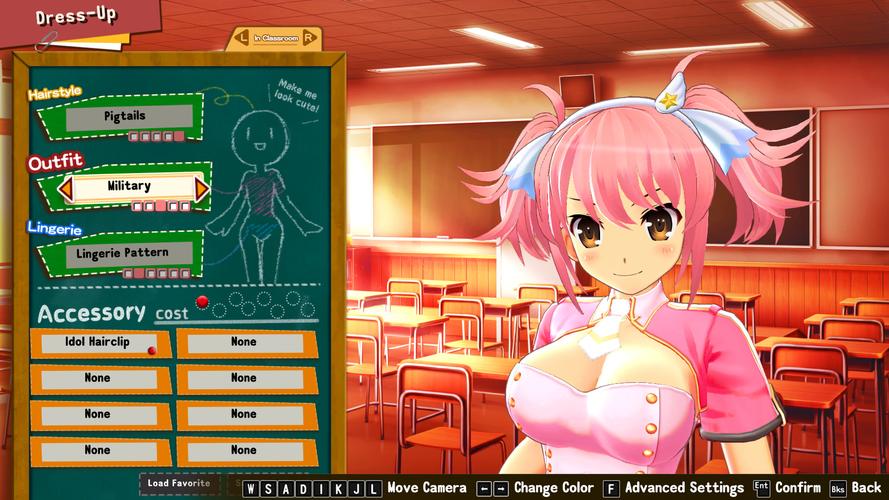Switch the In Classroom background selector

[275, 38]
